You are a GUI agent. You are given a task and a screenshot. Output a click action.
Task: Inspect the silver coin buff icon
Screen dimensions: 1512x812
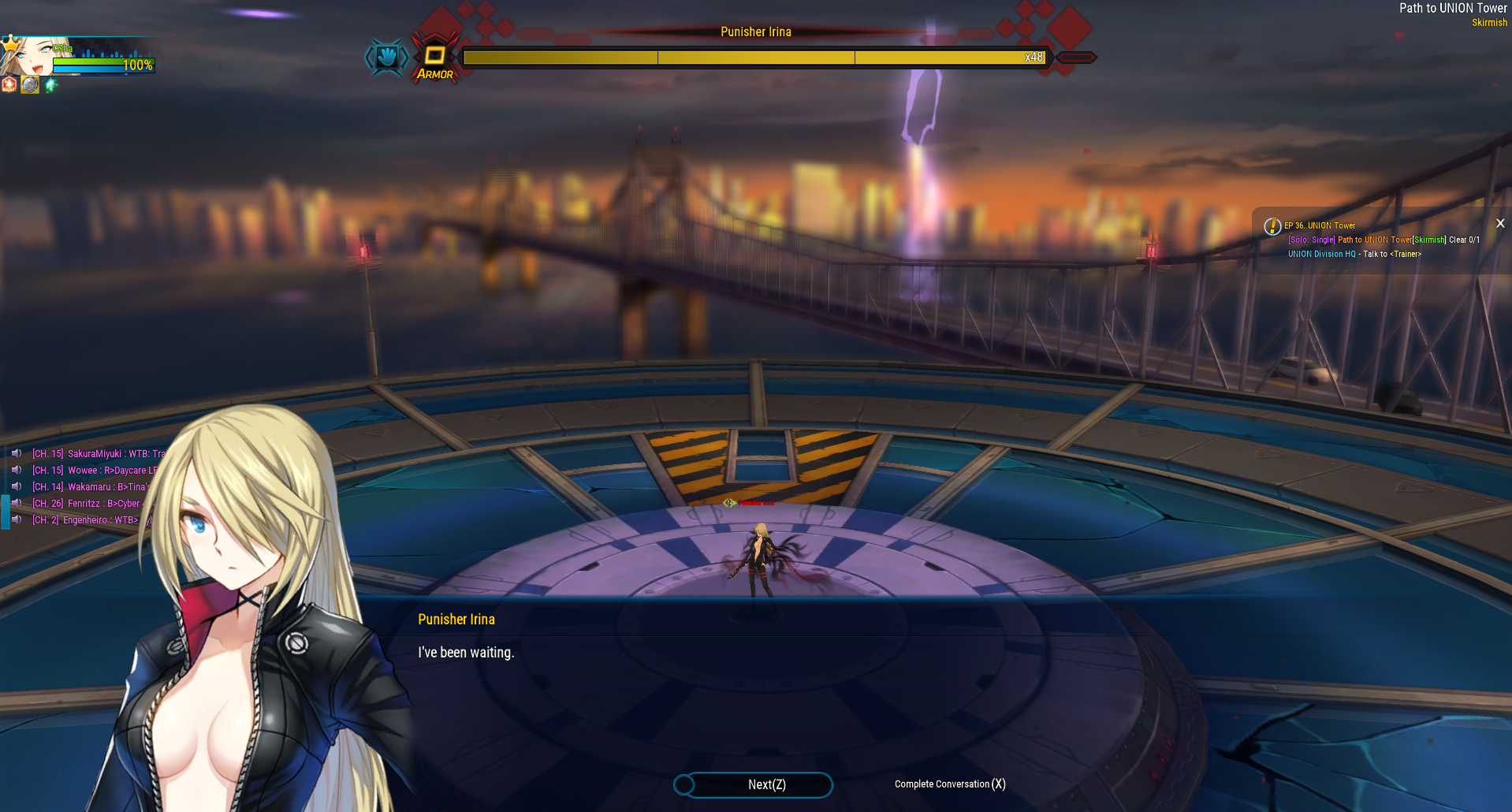pos(30,84)
